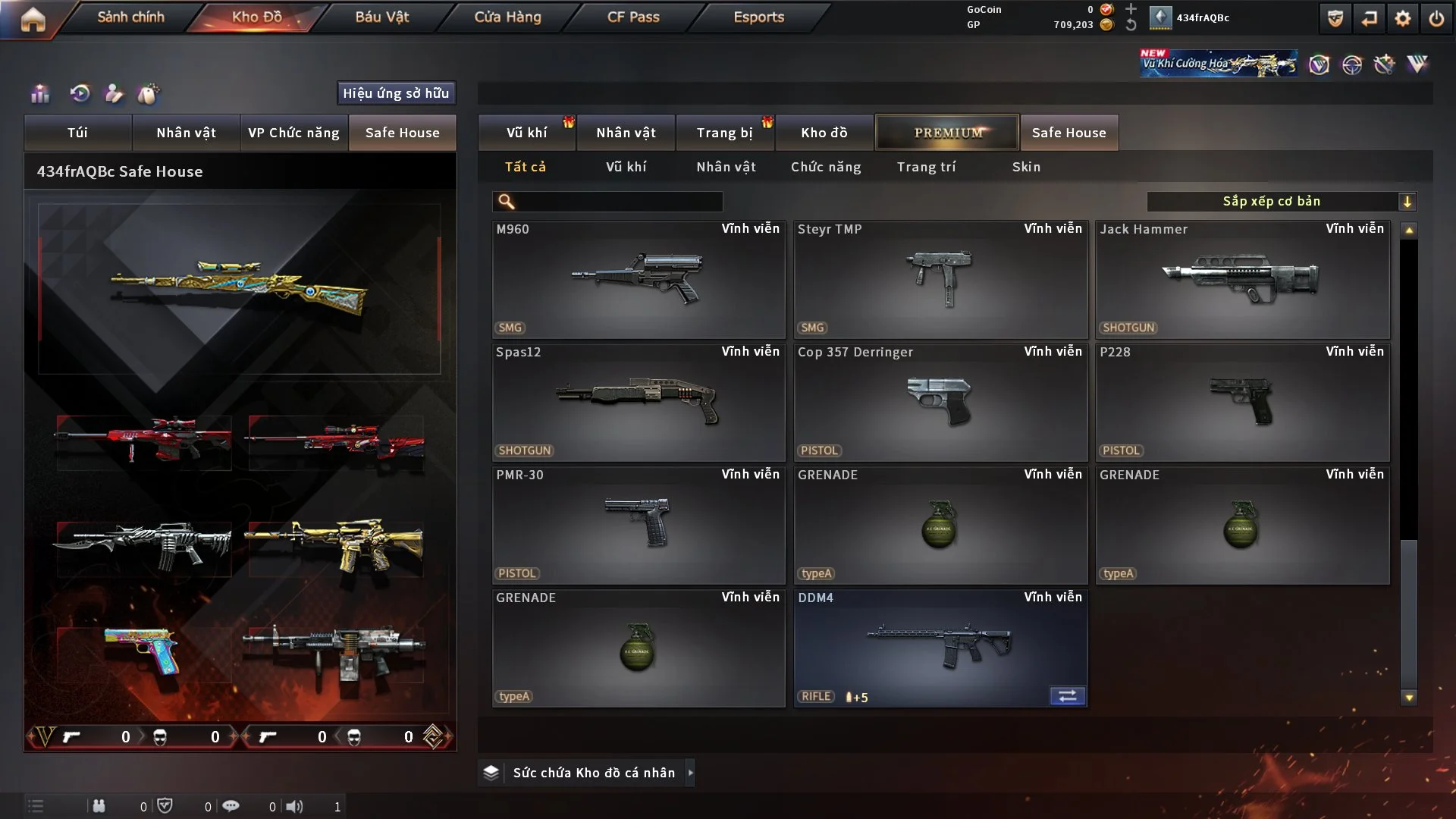The height and width of the screenshot is (819, 1456).
Task: Filter items by Skin category
Action: (1026, 167)
